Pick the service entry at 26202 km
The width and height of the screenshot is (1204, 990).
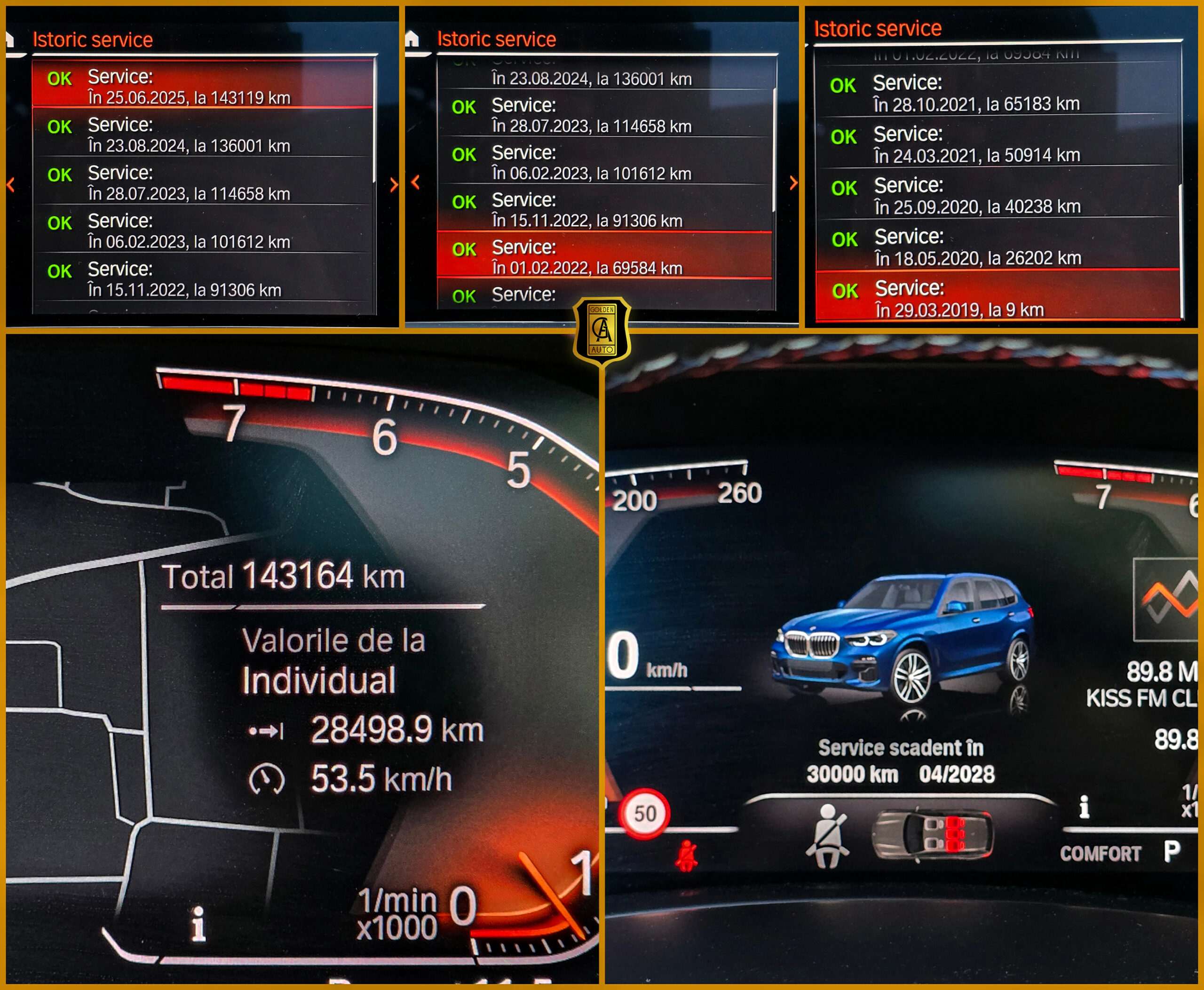coord(997,247)
